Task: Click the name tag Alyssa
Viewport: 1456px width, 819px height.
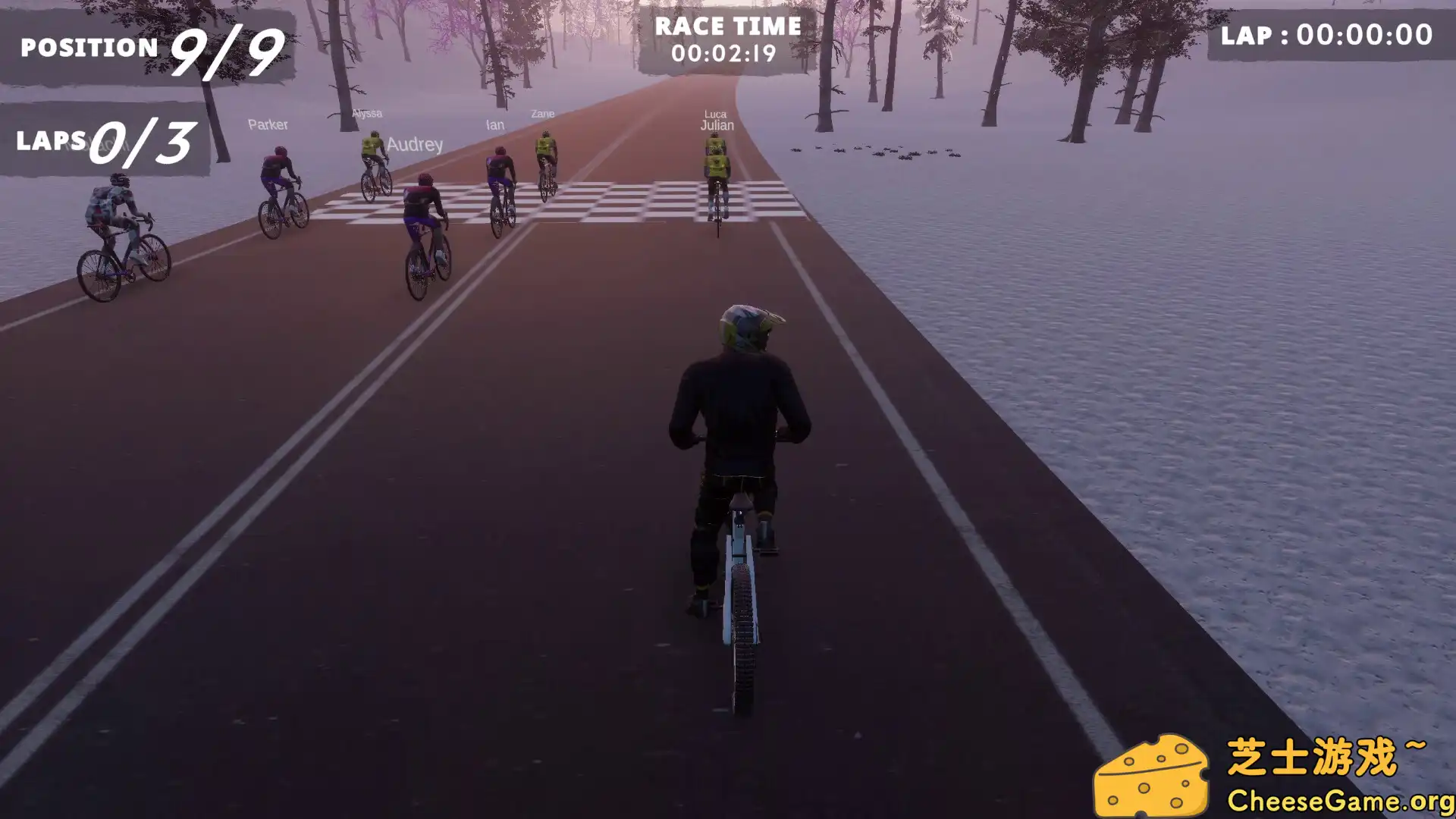Action: (366, 113)
